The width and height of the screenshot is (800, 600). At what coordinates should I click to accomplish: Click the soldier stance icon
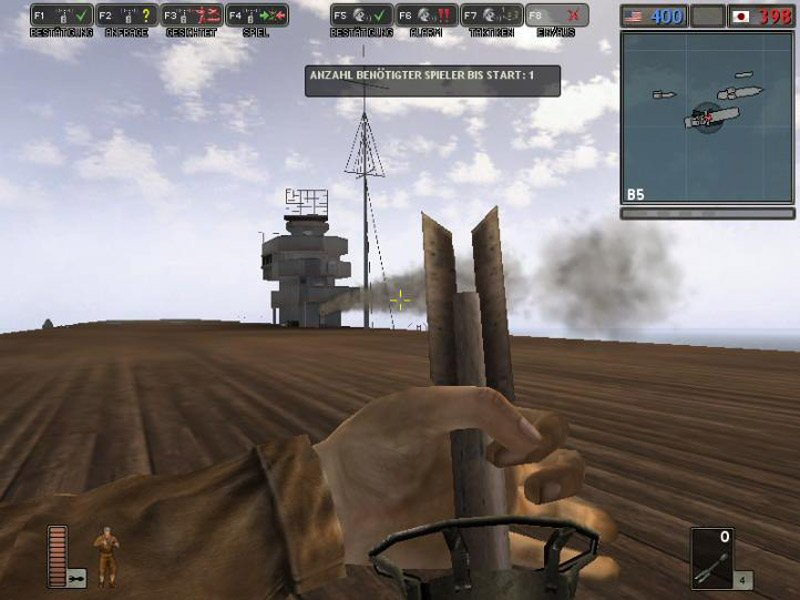(105, 556)
